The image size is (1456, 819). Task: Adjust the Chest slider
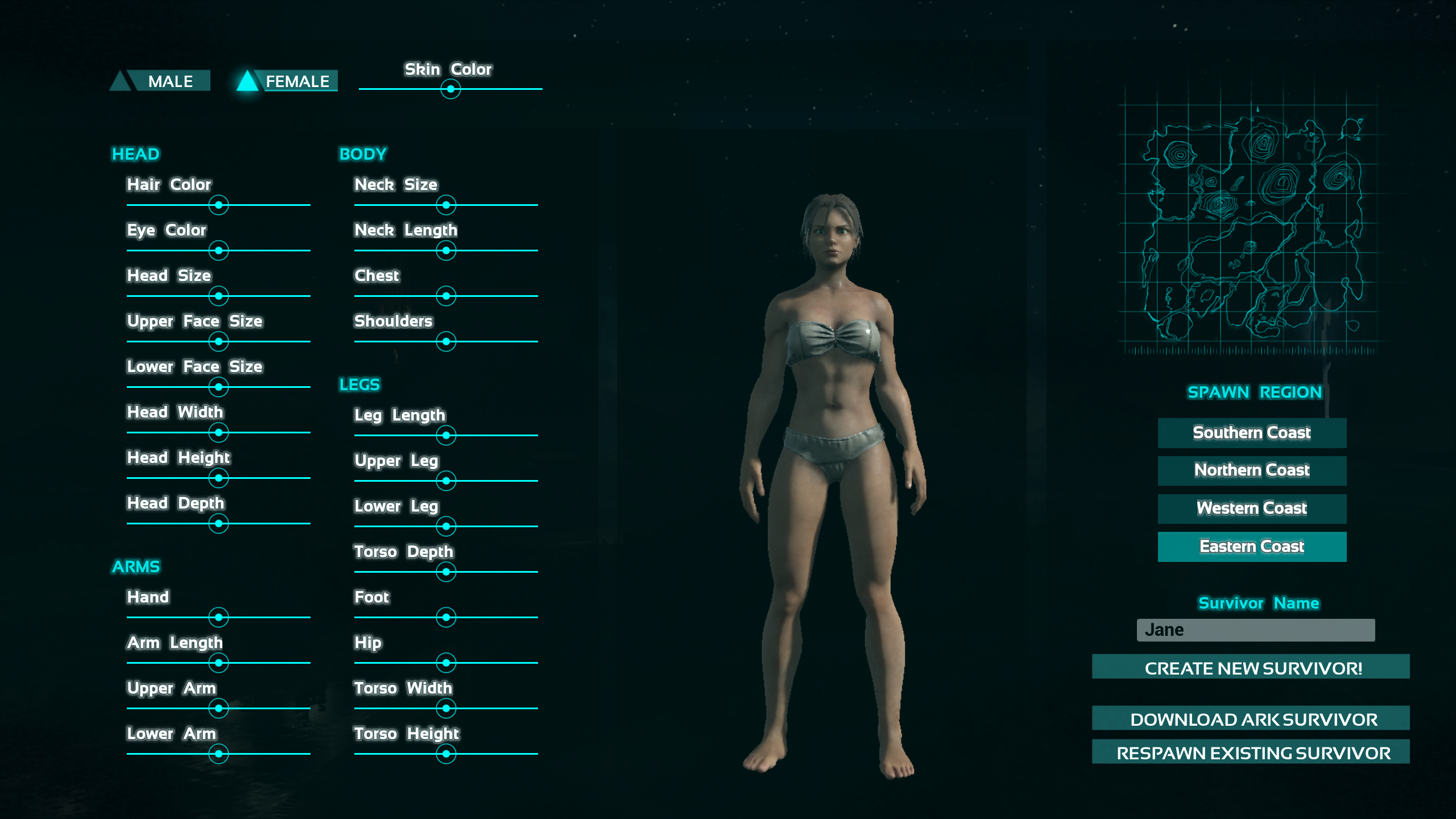click(446, 296)
